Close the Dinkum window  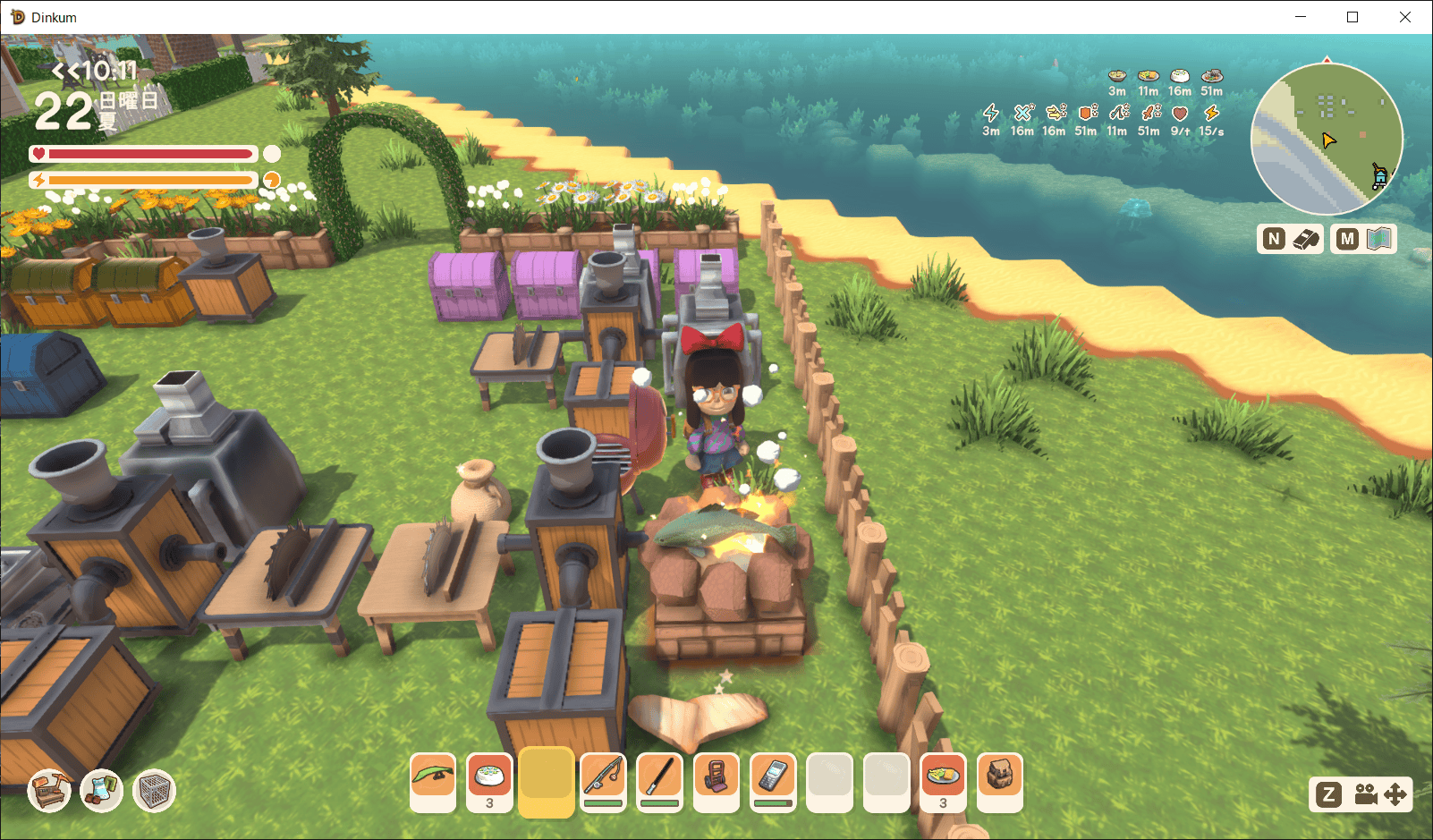pyautogui.click(x=1405, y=17)
